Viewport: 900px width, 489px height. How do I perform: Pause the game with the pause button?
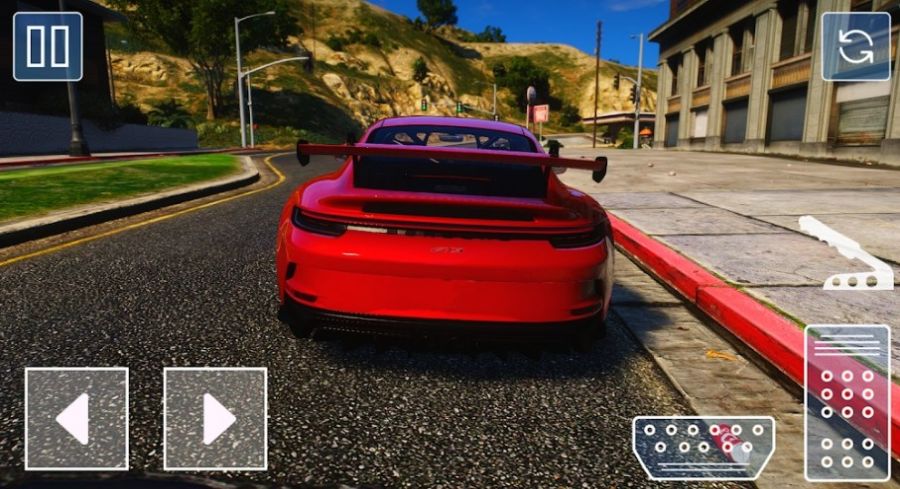point(48,47)
